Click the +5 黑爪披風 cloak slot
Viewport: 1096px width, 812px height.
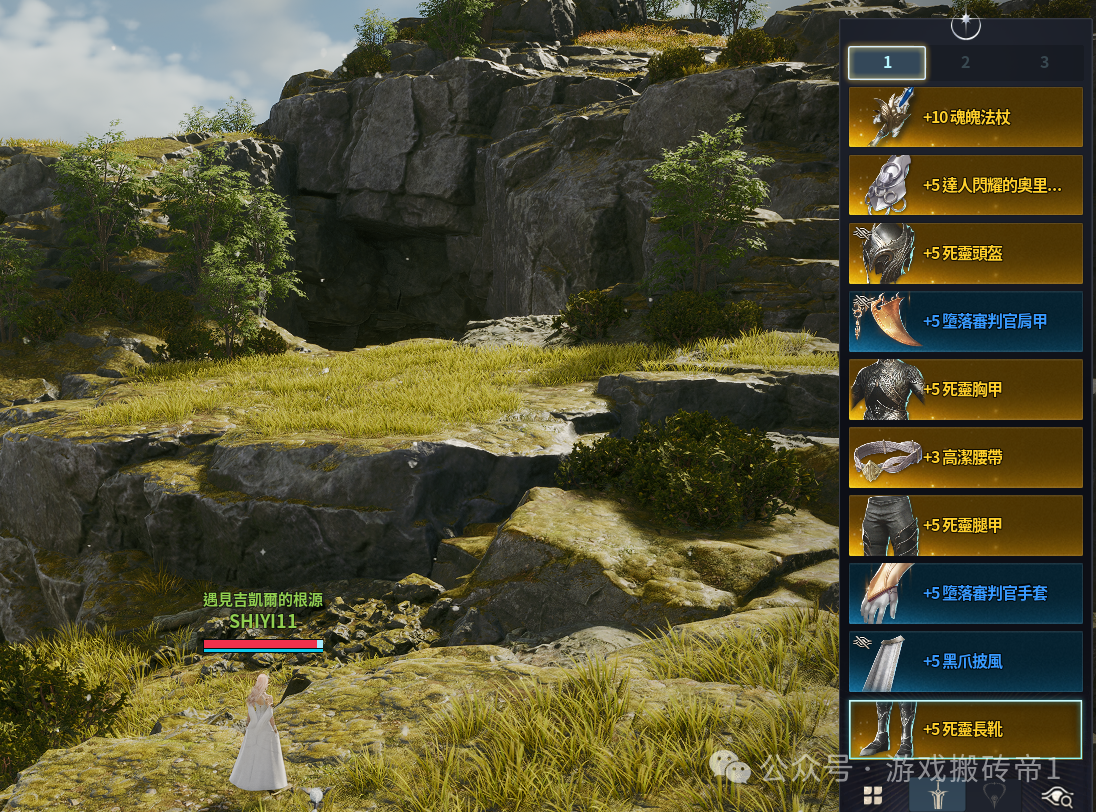click(965, 661)
